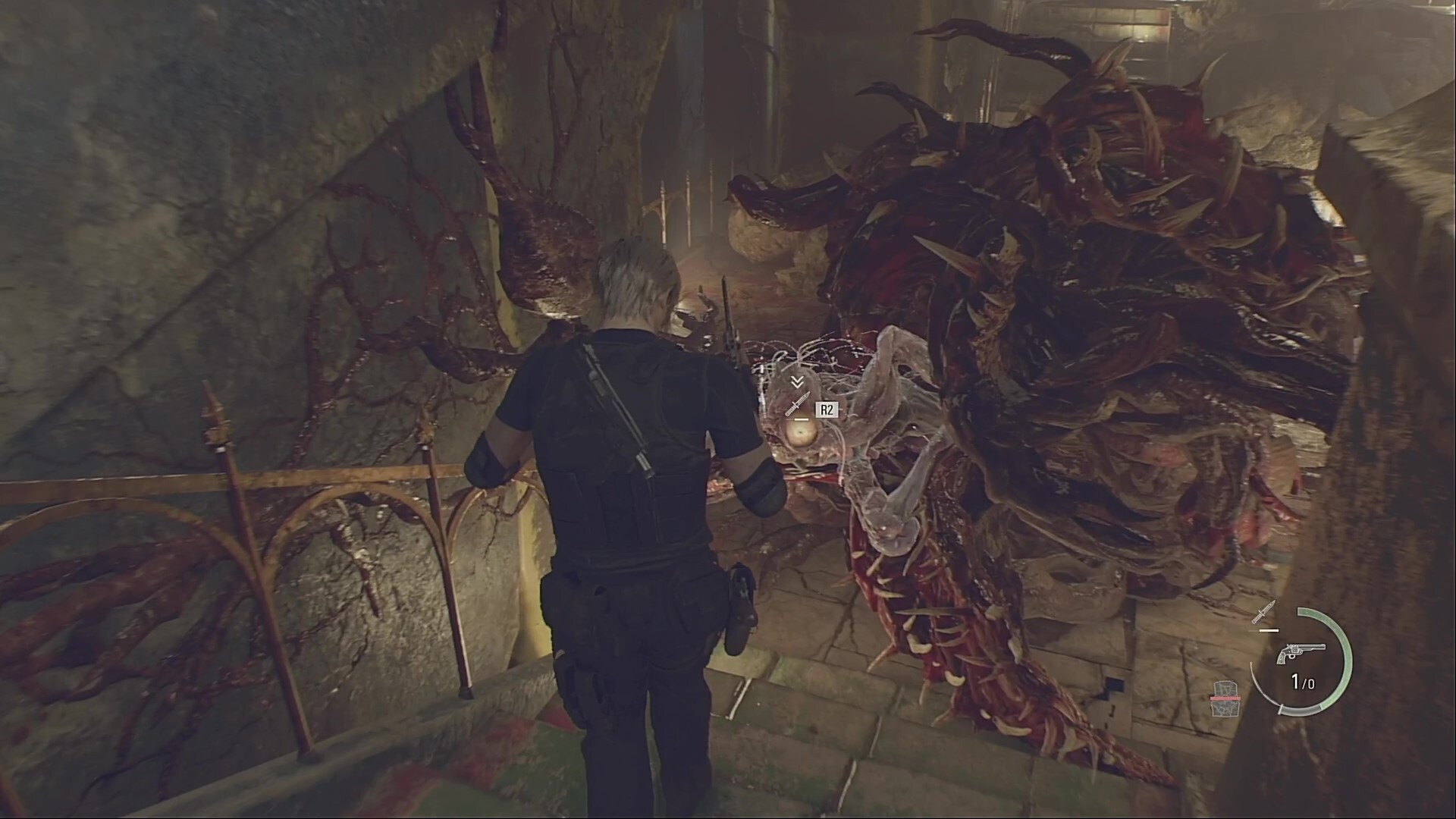Image resolution: width=1456 pixels, height=819 pixels.
Task: Click the knife icon next to the R2 prompt
Action: point(797,403)
